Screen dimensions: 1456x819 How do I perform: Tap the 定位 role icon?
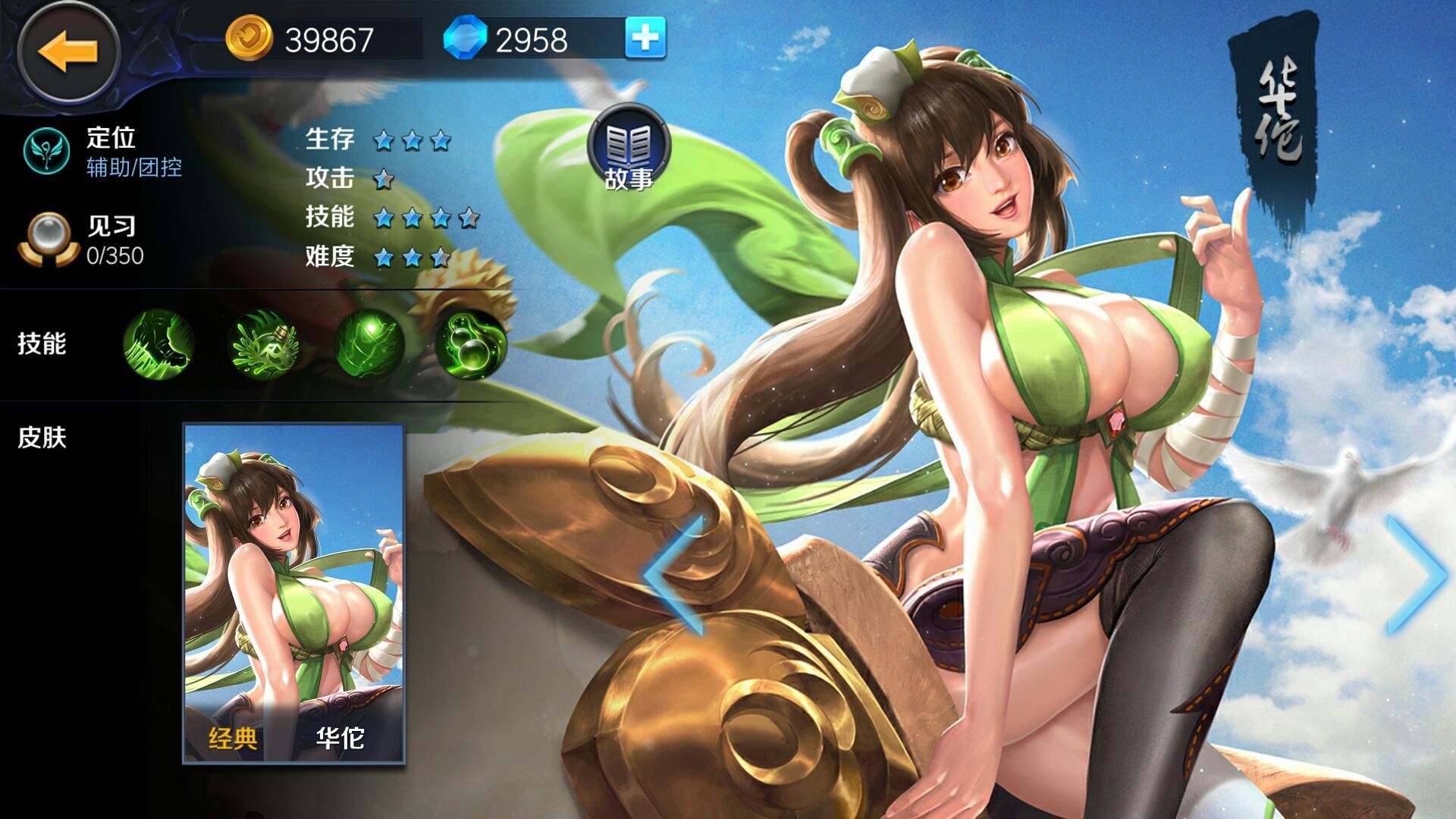click(x=47, y=150)
